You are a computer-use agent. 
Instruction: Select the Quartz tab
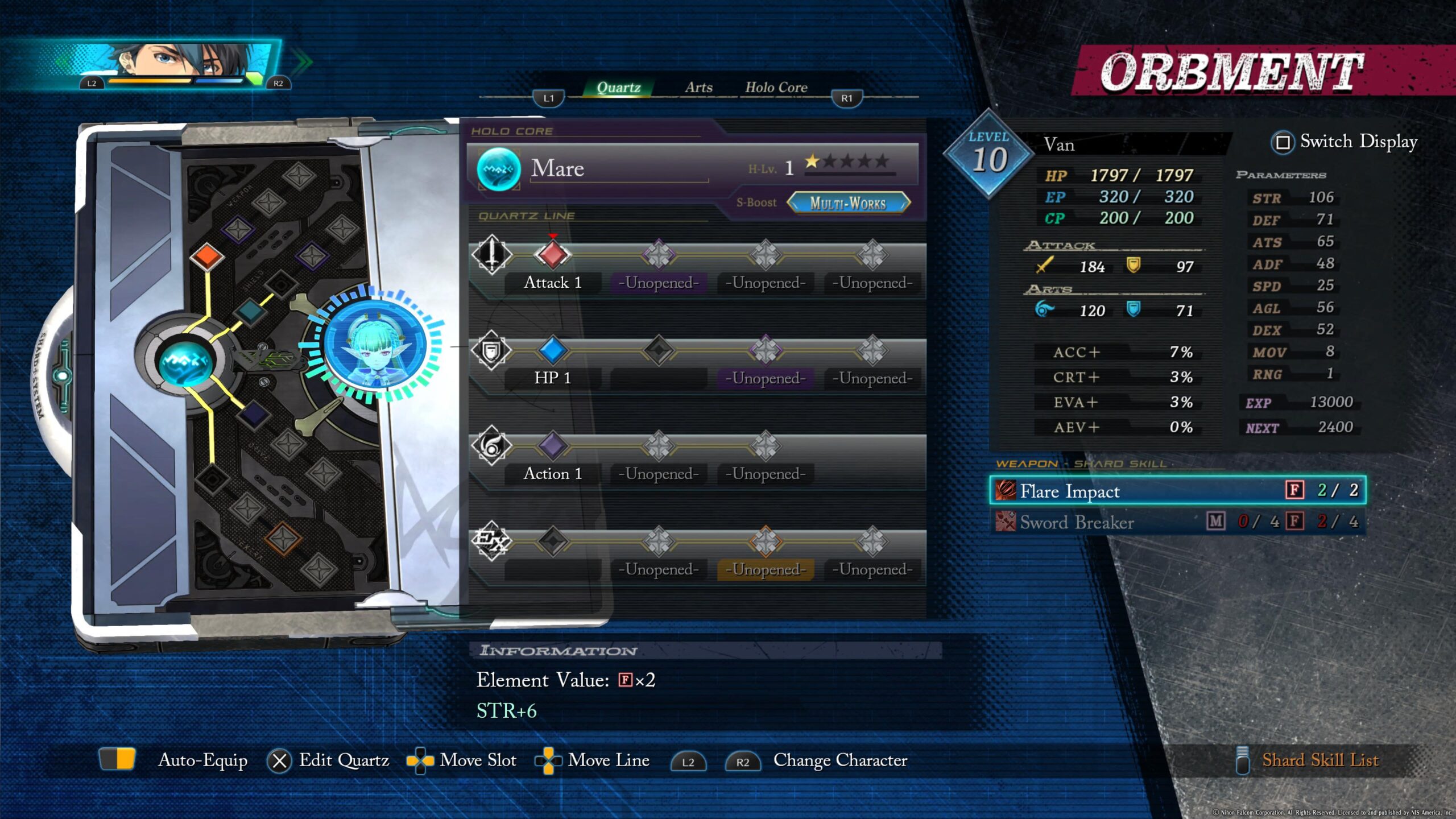(618, 88)
